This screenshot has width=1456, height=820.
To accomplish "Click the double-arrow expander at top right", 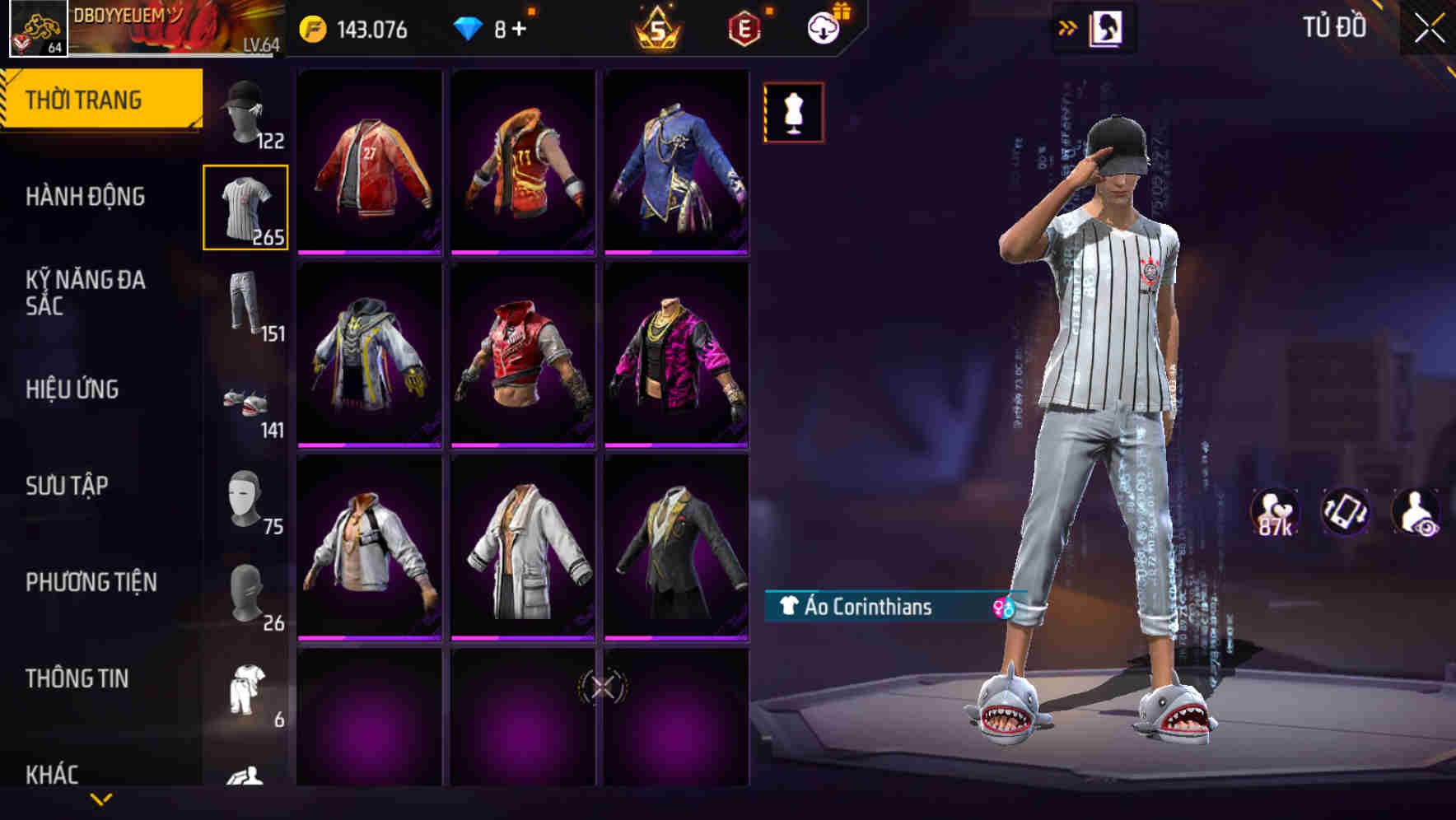I will pyautogui.click(x=1068, y=26).
